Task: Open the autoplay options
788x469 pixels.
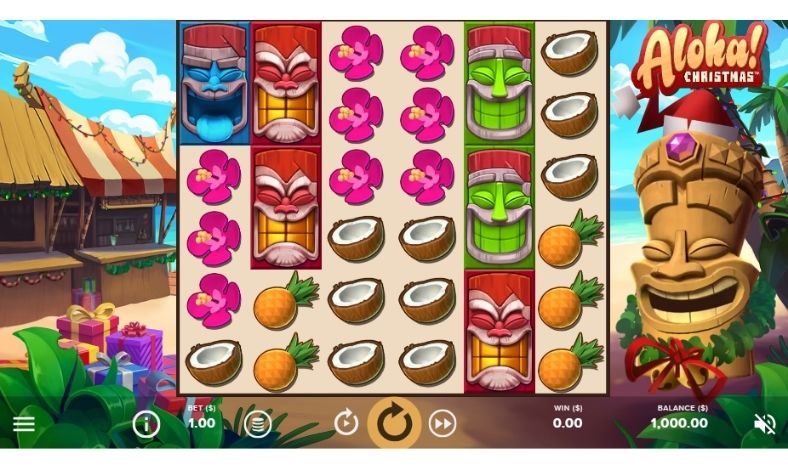Action: 346,423
